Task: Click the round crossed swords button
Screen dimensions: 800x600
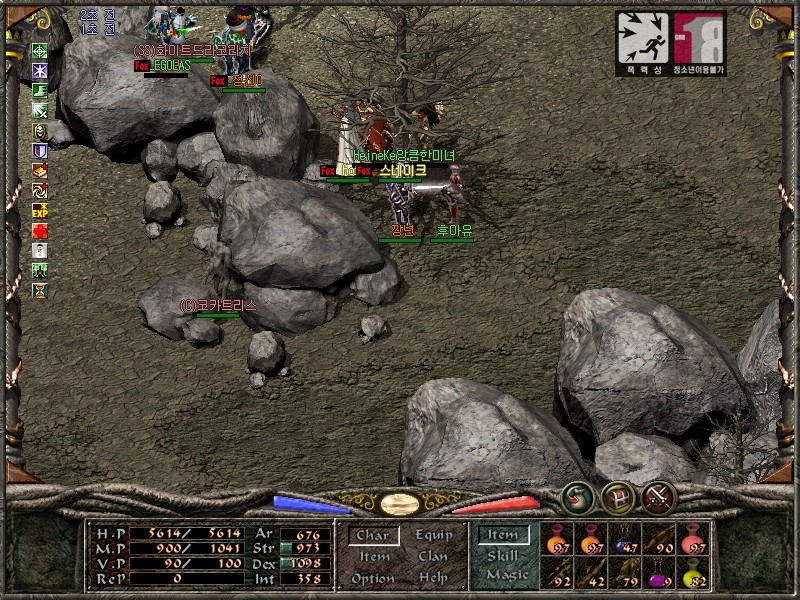Action: [659, 497]
